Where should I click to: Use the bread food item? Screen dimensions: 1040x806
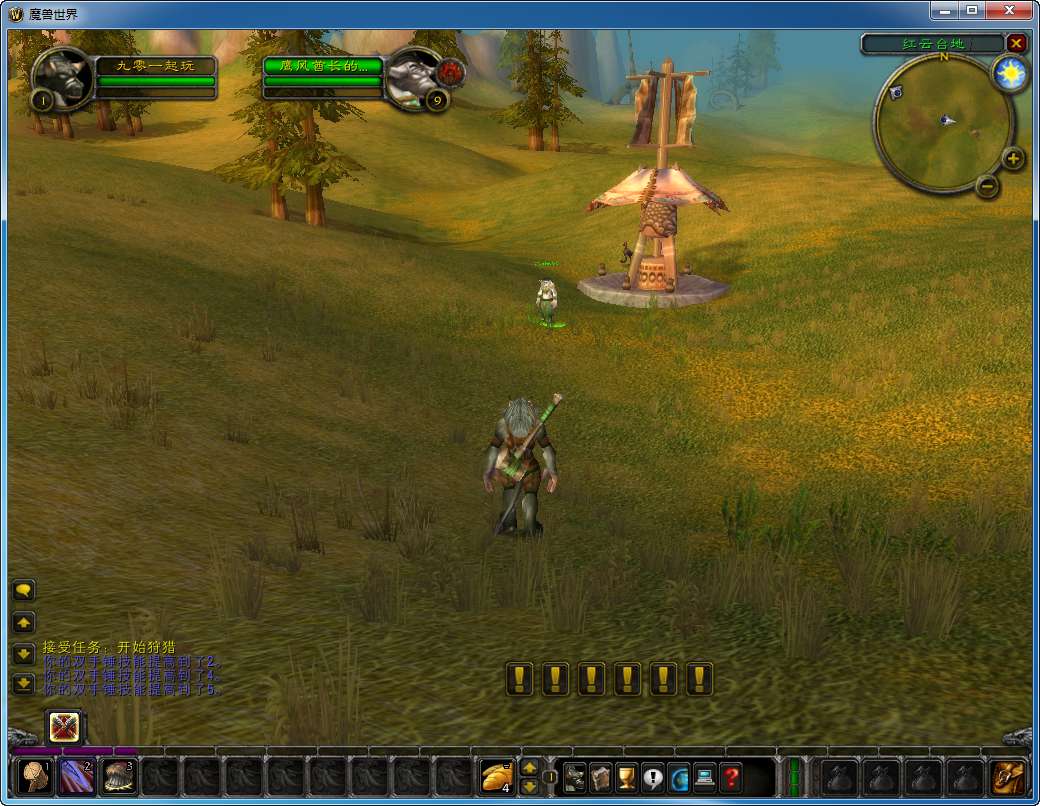click(x=497, y=777)
